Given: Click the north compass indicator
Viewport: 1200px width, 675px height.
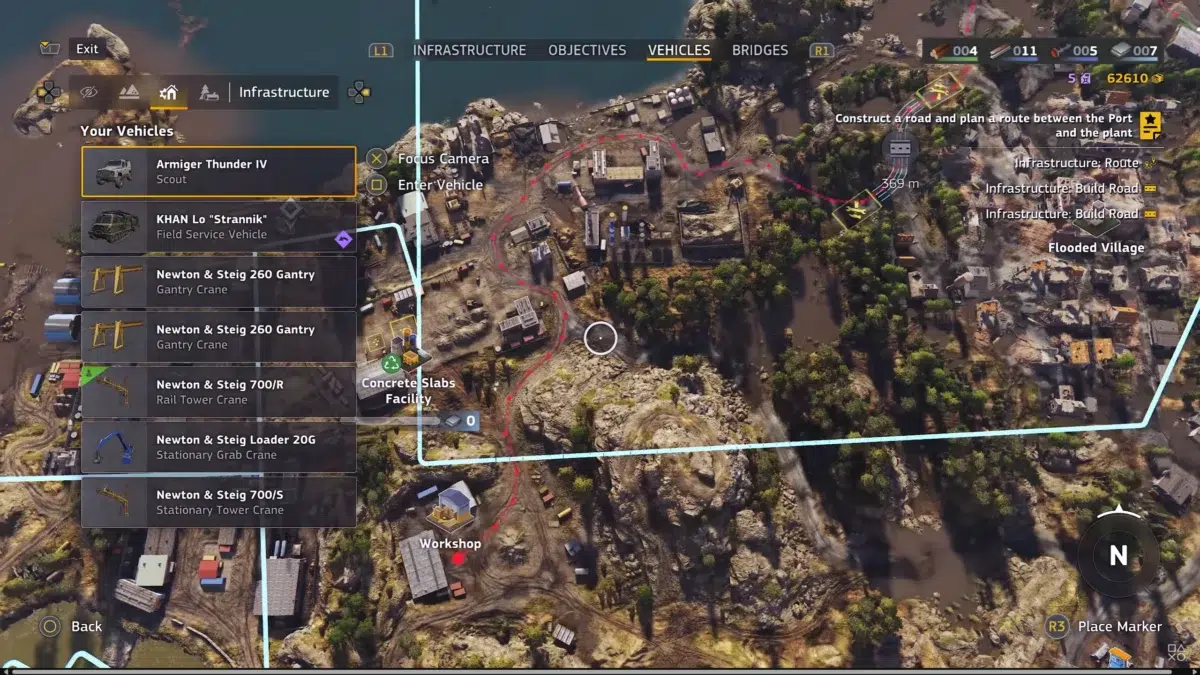Looking at the screenshot, I should (x=1118, y=556).
